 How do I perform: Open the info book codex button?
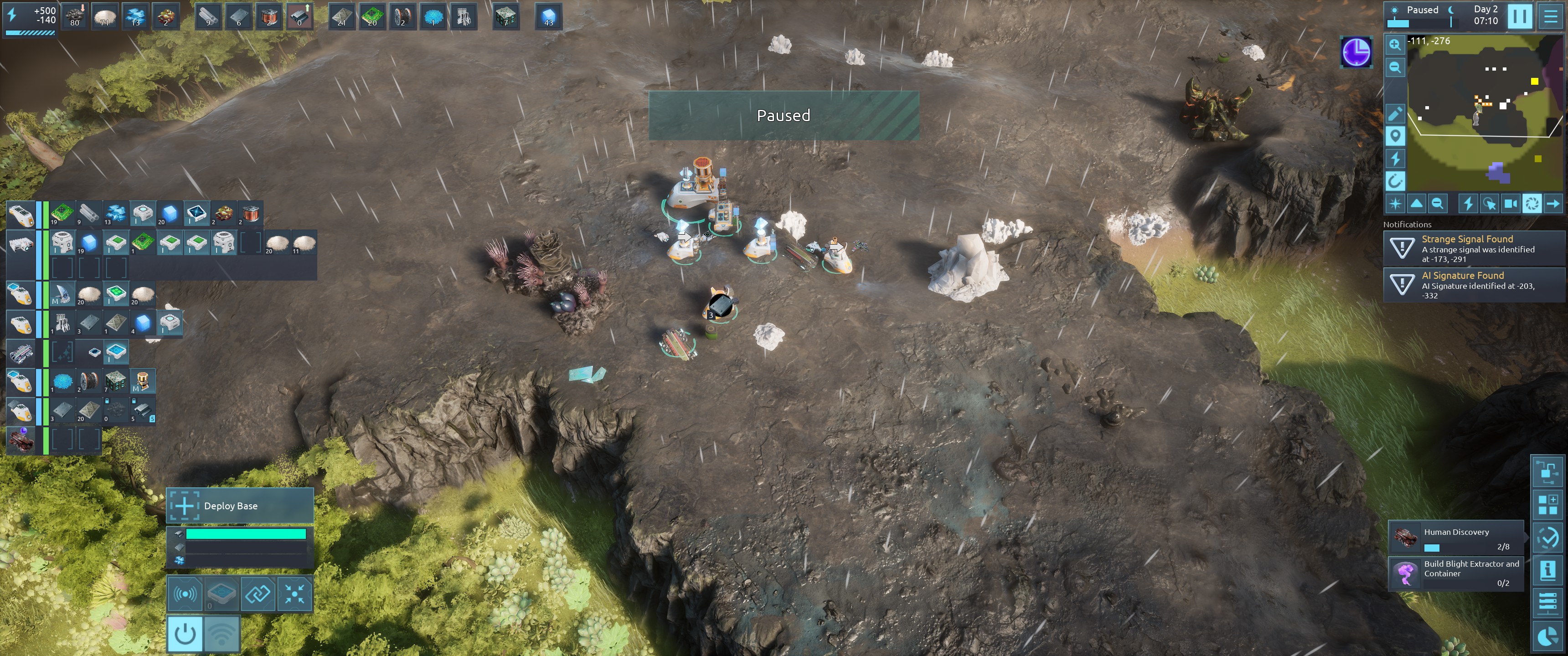1547,570
